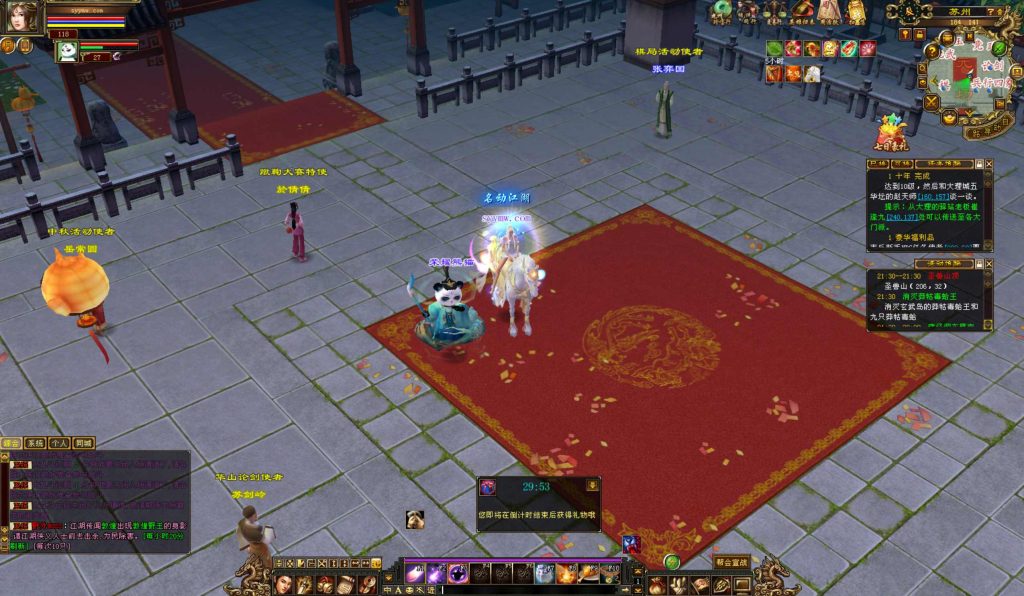Switch to the 综合 chat tab
The width and height of the screenshot is (1024, 596).
point(12,443)
